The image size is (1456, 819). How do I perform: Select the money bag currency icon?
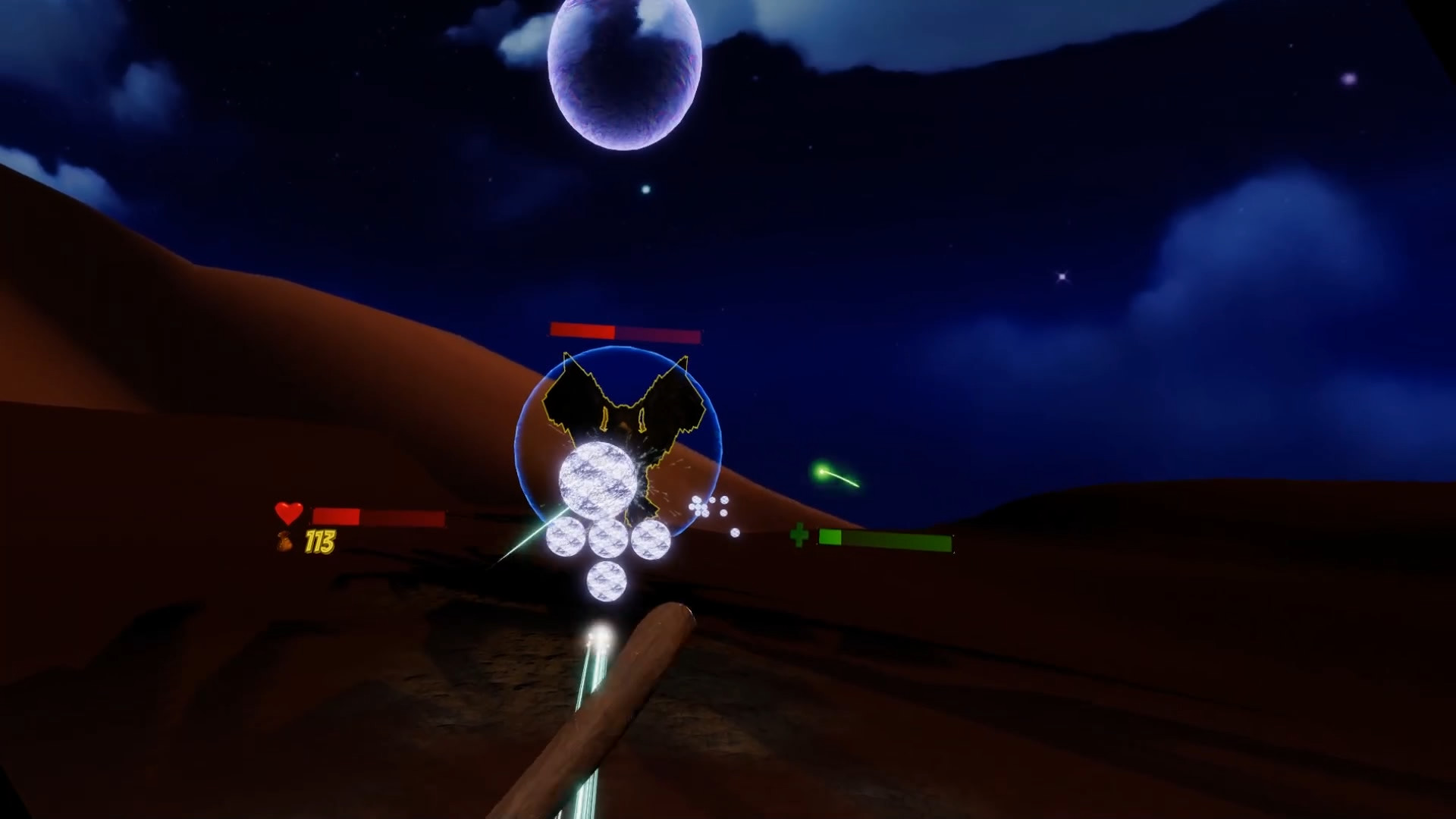[284, 544]
